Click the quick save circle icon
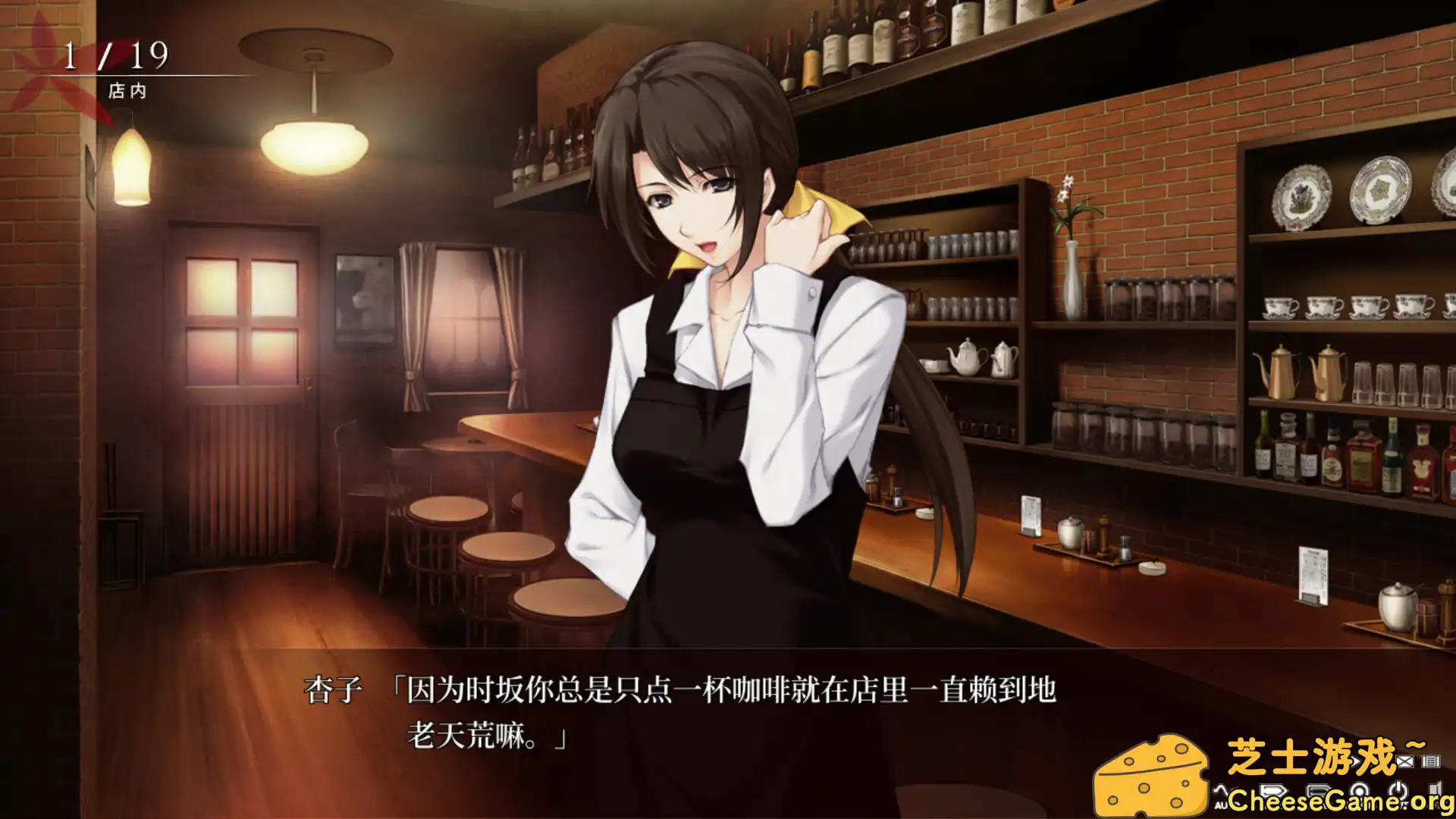The width and height of the screenshot is (1456, 819). (1358, 789)
